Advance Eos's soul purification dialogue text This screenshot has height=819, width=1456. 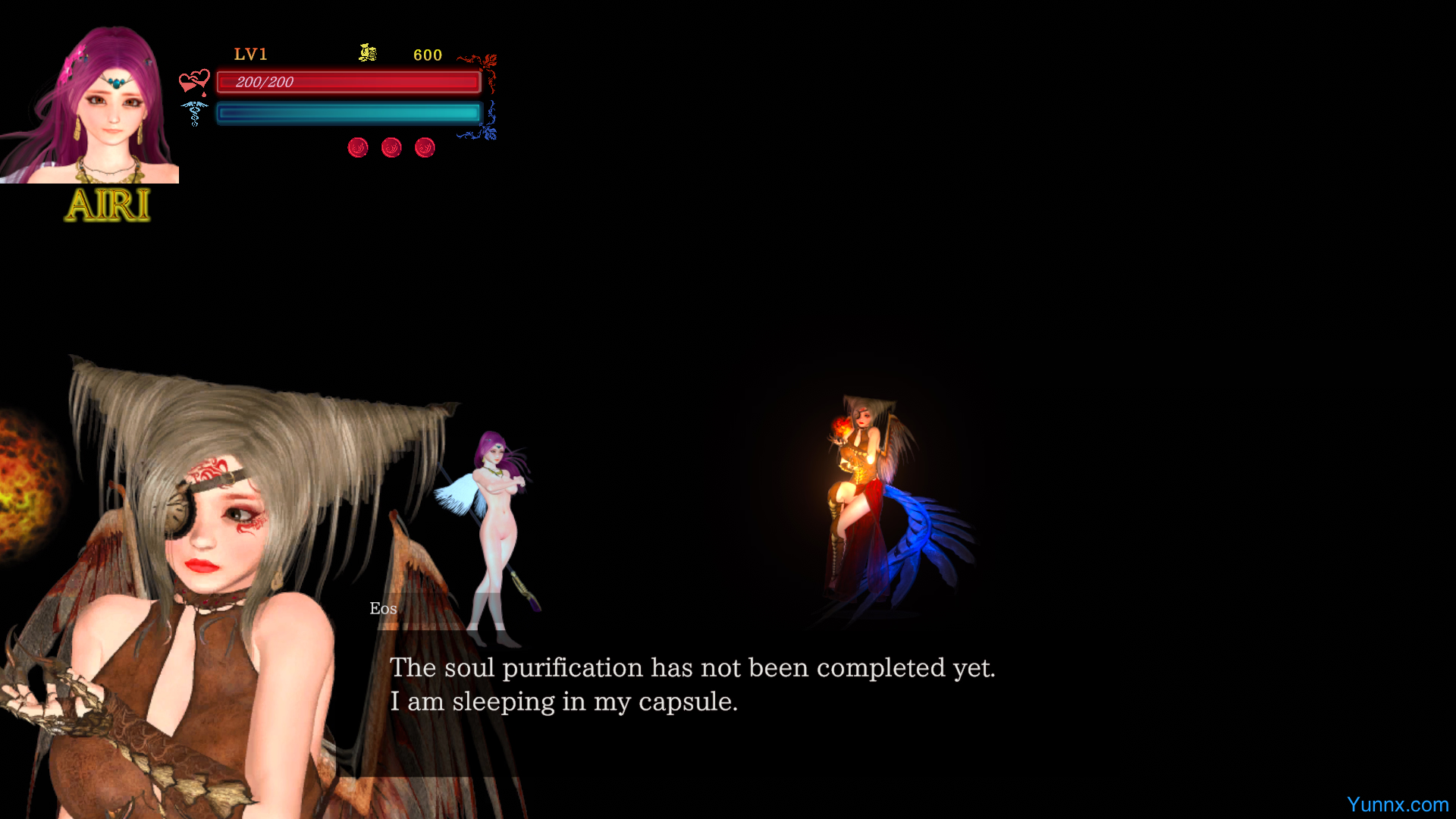(692, 684)
